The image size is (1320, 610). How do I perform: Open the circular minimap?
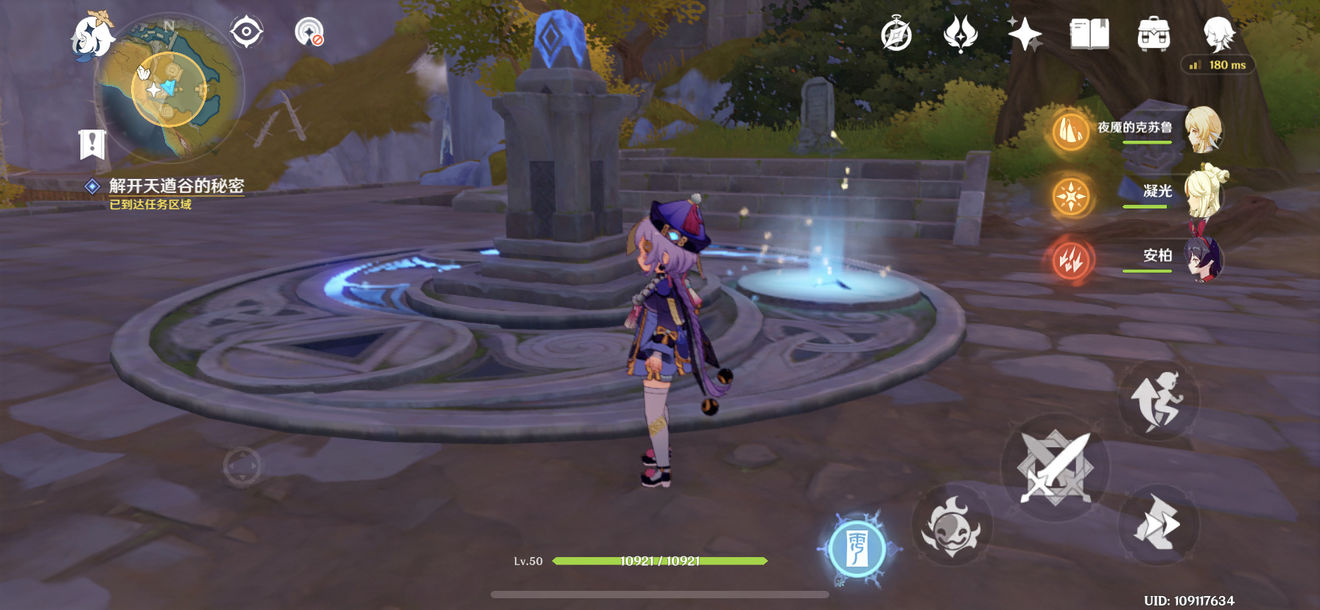point(168,88)
